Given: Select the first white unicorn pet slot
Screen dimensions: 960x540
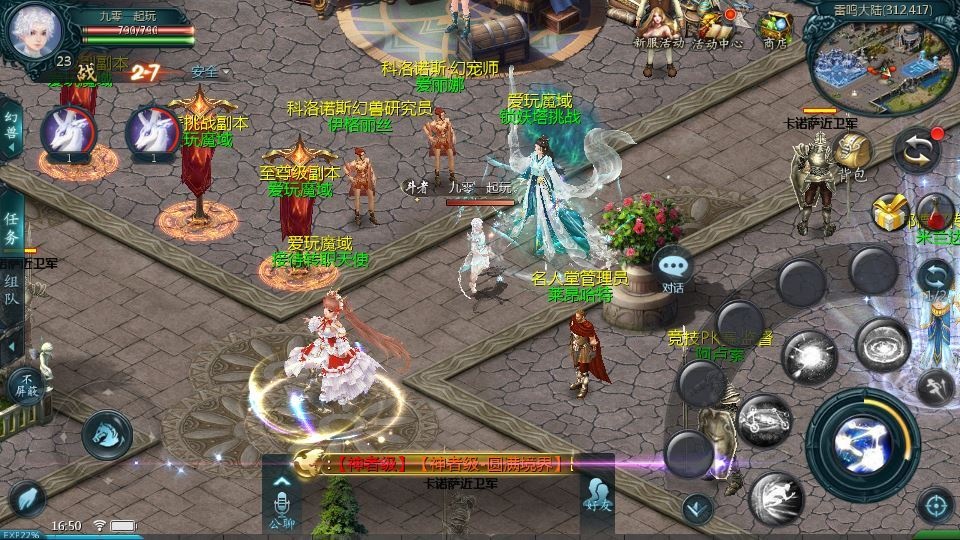Looking at the screenshot, I should click(68, 131).
